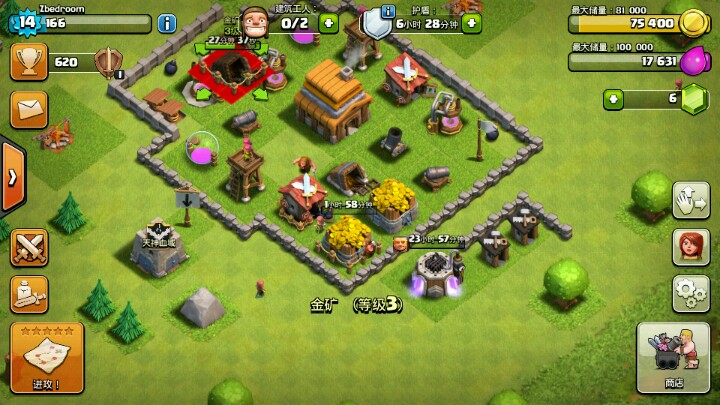This screenshot has height=405, width=720.
Task: Show the trophy ranking with 620 trophies
Action: (29, 61)
